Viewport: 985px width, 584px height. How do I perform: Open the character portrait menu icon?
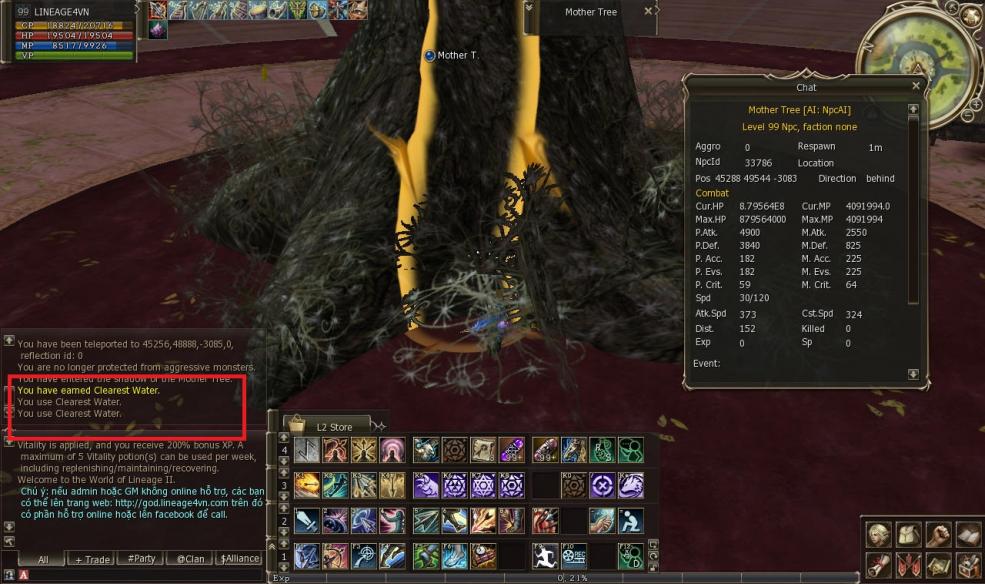click(879, 534)
